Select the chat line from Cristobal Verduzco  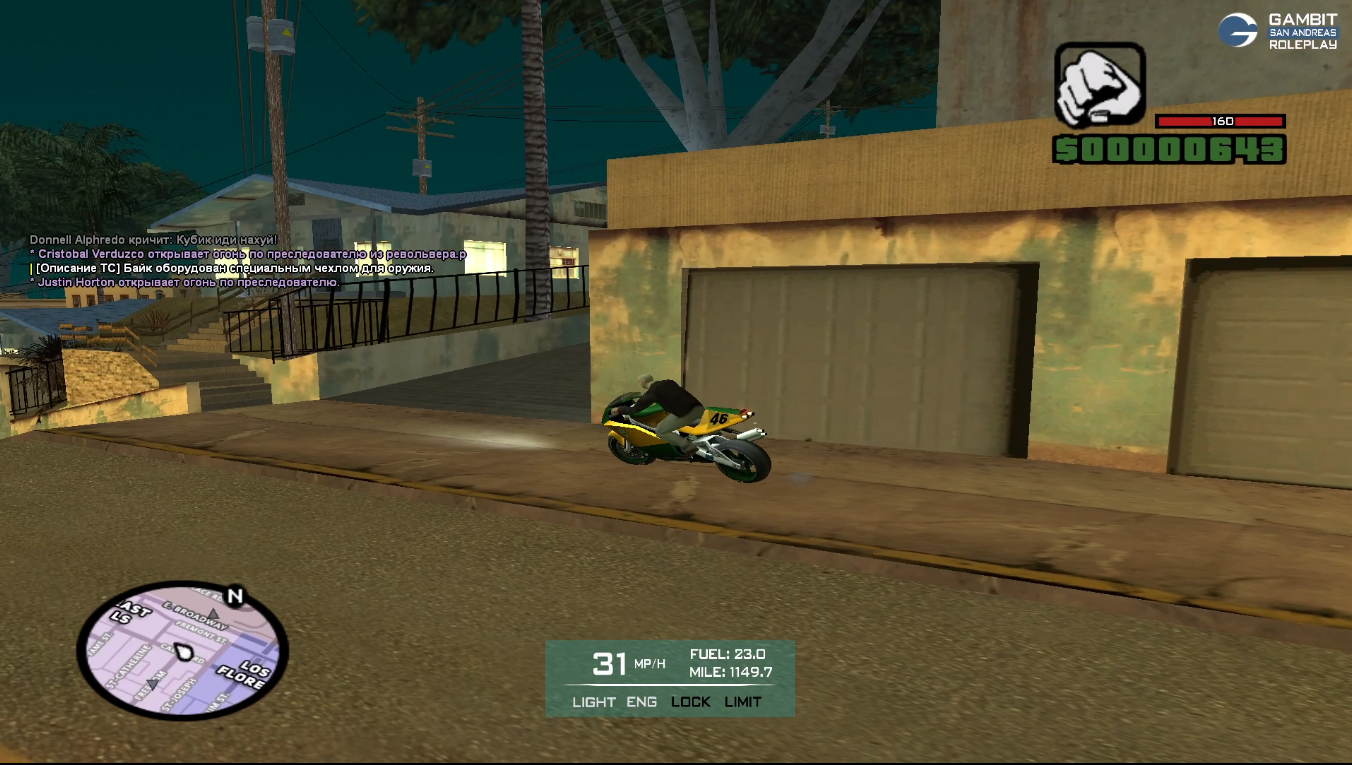(250, 255)
